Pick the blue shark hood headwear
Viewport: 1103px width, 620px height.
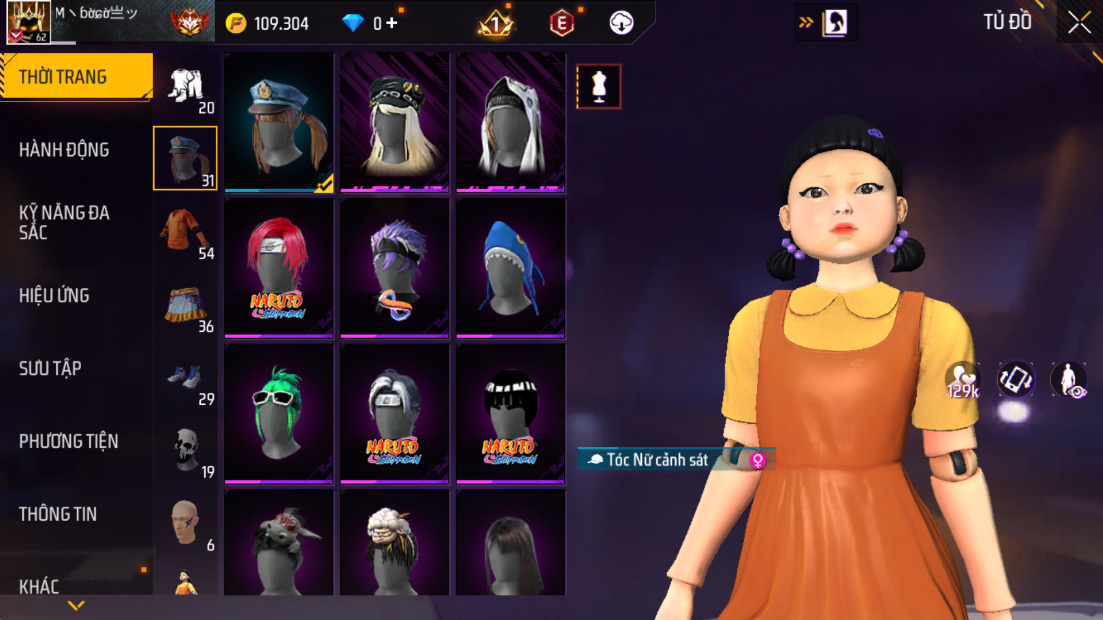pos(510,268)
